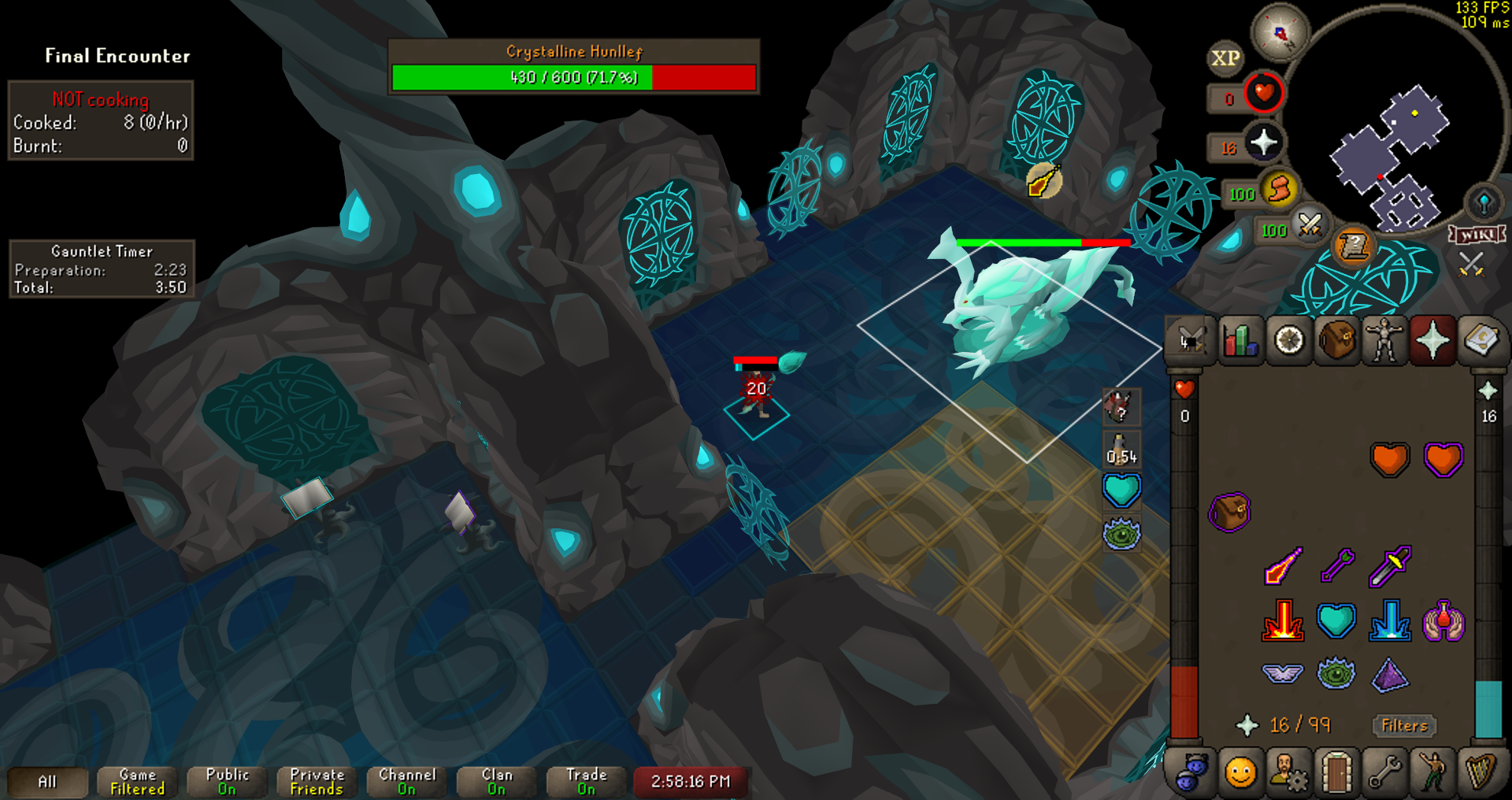Switch to the spellbook tab
Screen dimensions: 1512x800
tap(1480, 341)
